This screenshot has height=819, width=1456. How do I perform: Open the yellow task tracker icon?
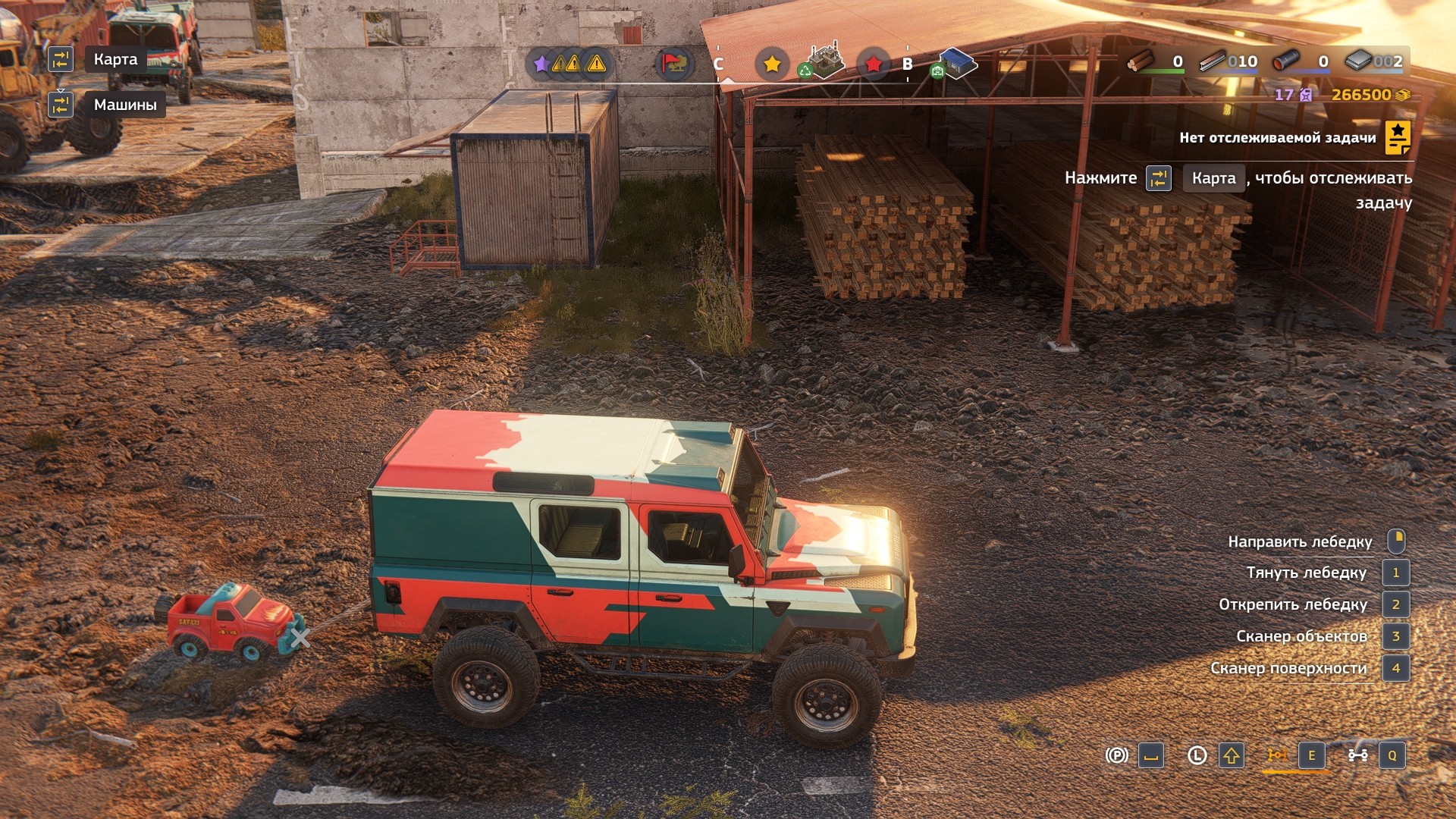coord(1397,137)
